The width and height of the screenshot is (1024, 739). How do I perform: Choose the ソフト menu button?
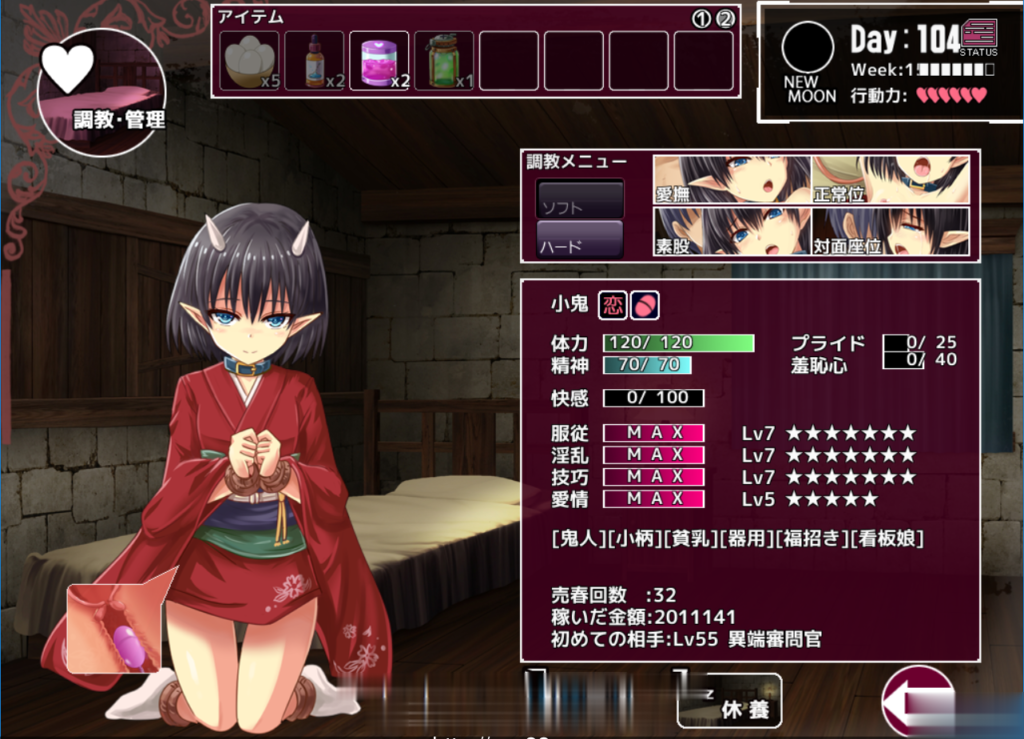580,200
